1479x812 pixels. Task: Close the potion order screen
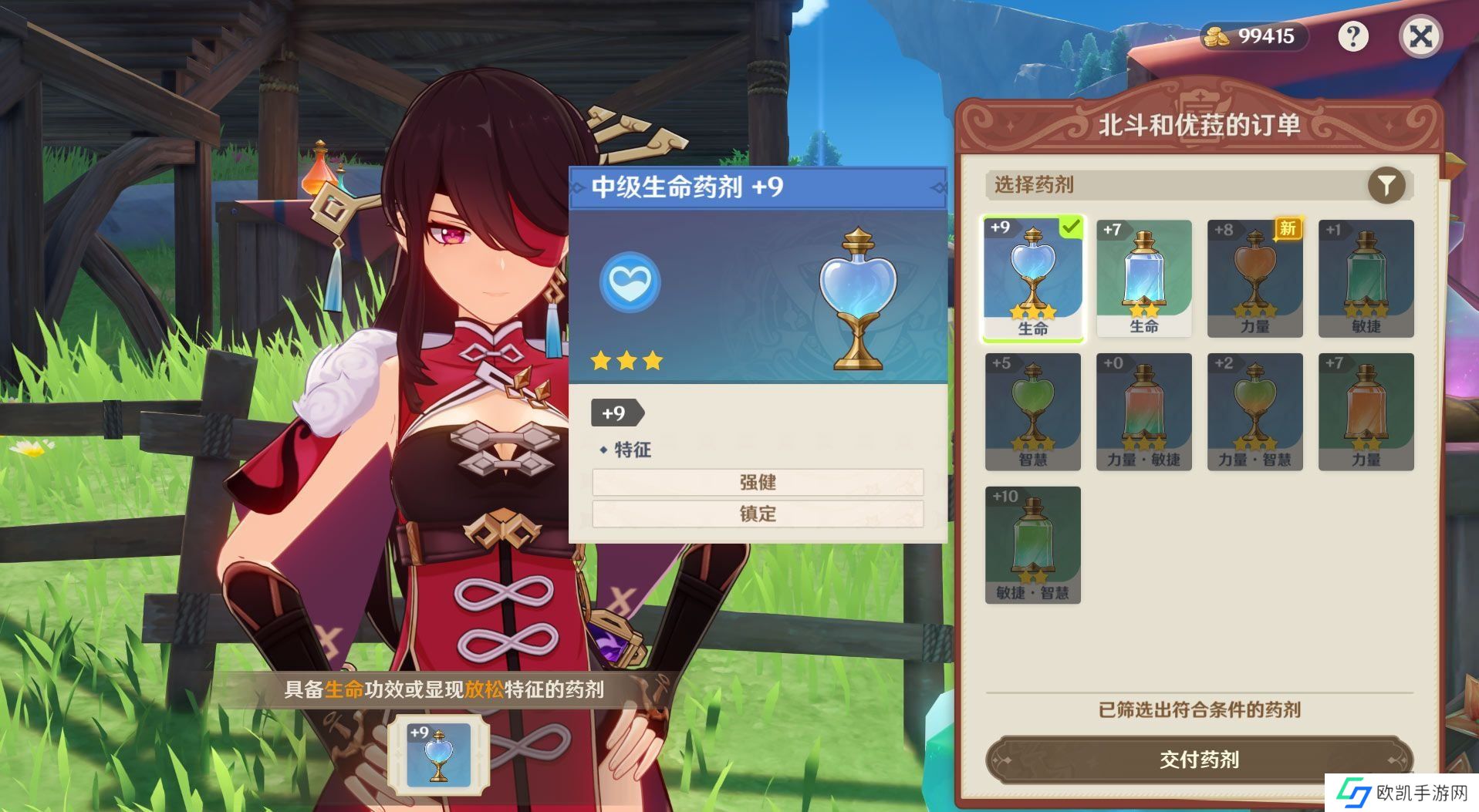[x=1420, y=36]
